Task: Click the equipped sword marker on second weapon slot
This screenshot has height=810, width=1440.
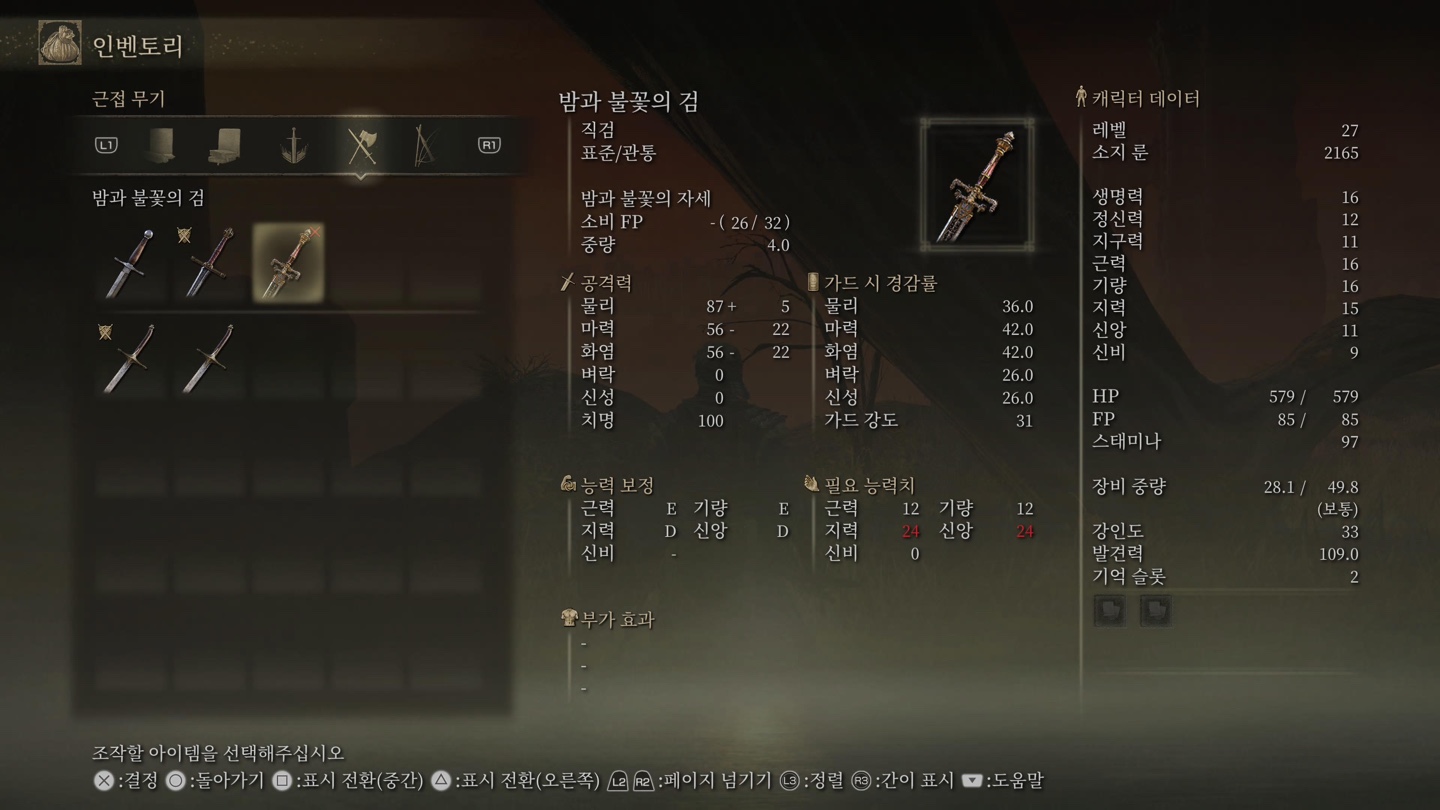Action: coord(184,234)
